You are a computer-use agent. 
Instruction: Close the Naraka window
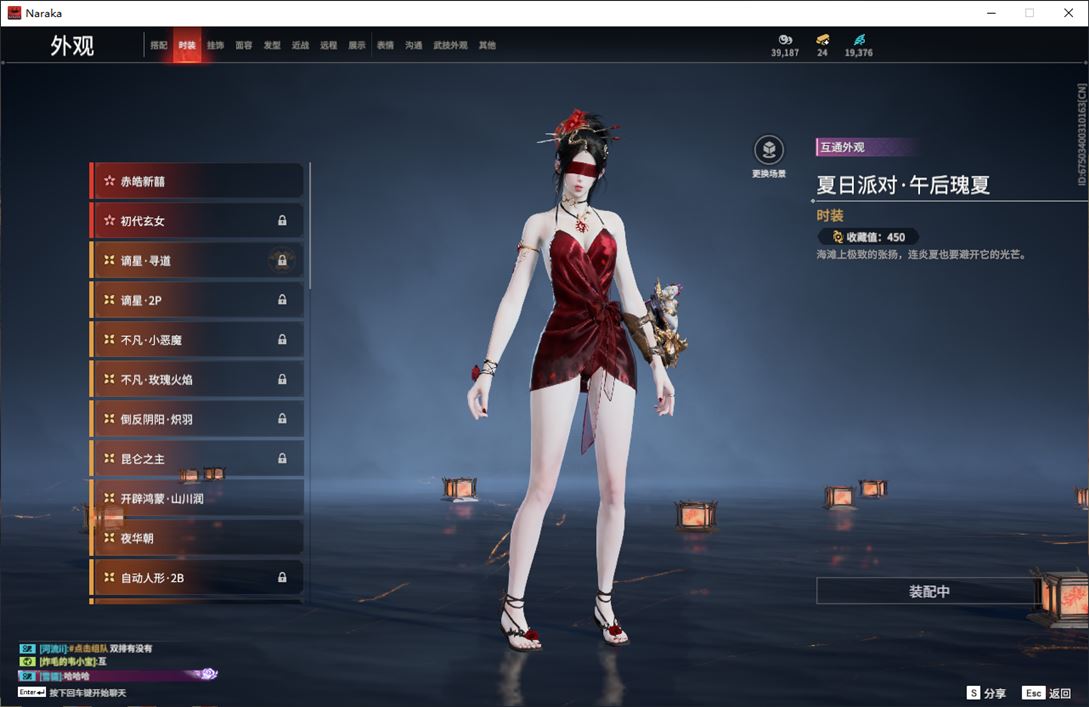(x=1068, y=13)
